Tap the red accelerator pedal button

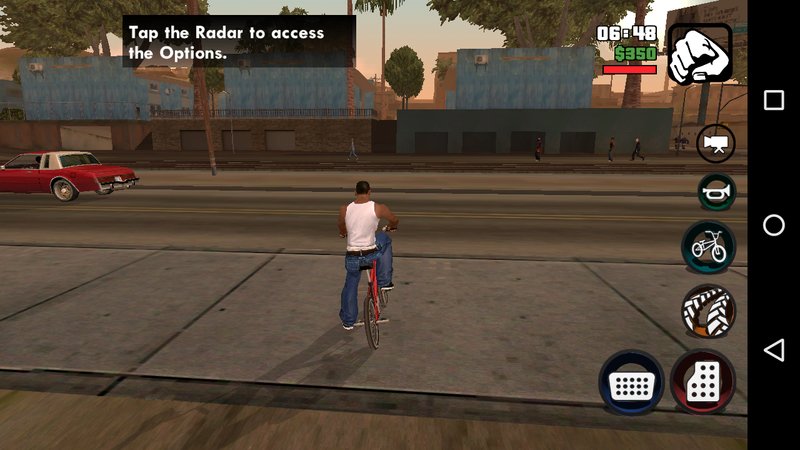click(x=703, y=382)
